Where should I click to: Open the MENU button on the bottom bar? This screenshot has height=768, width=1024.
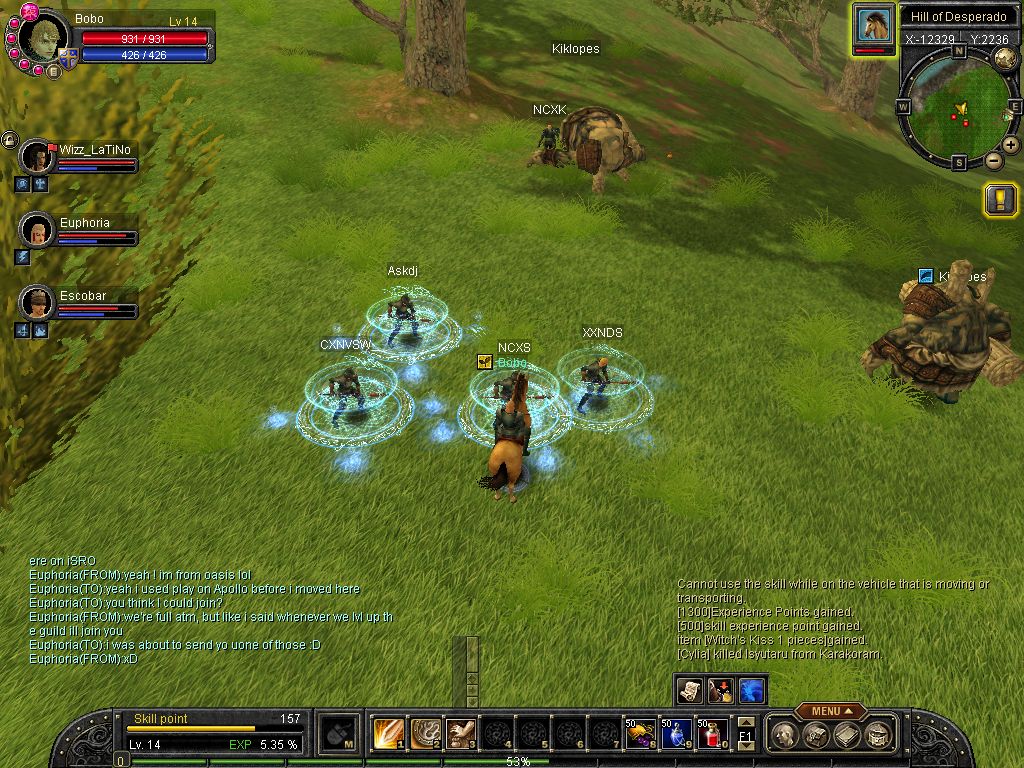[830, 711]
